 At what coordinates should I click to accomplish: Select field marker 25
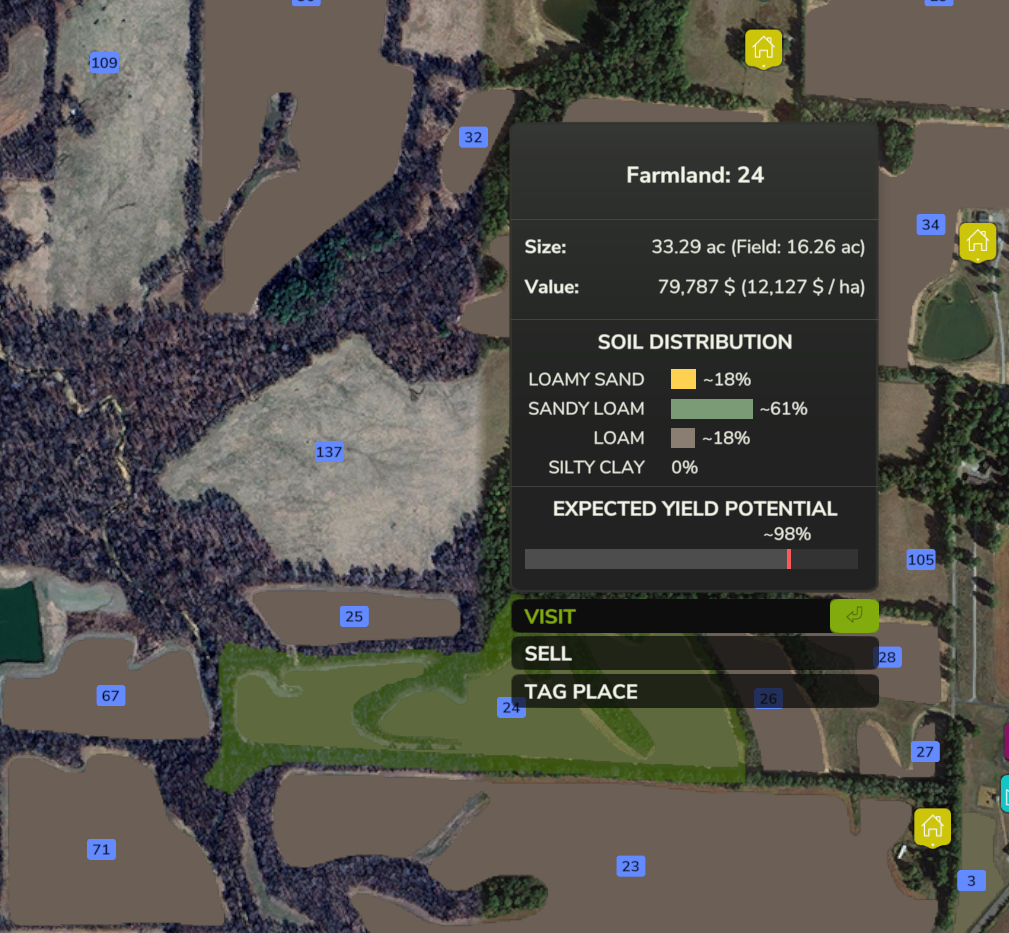(353, 617)
